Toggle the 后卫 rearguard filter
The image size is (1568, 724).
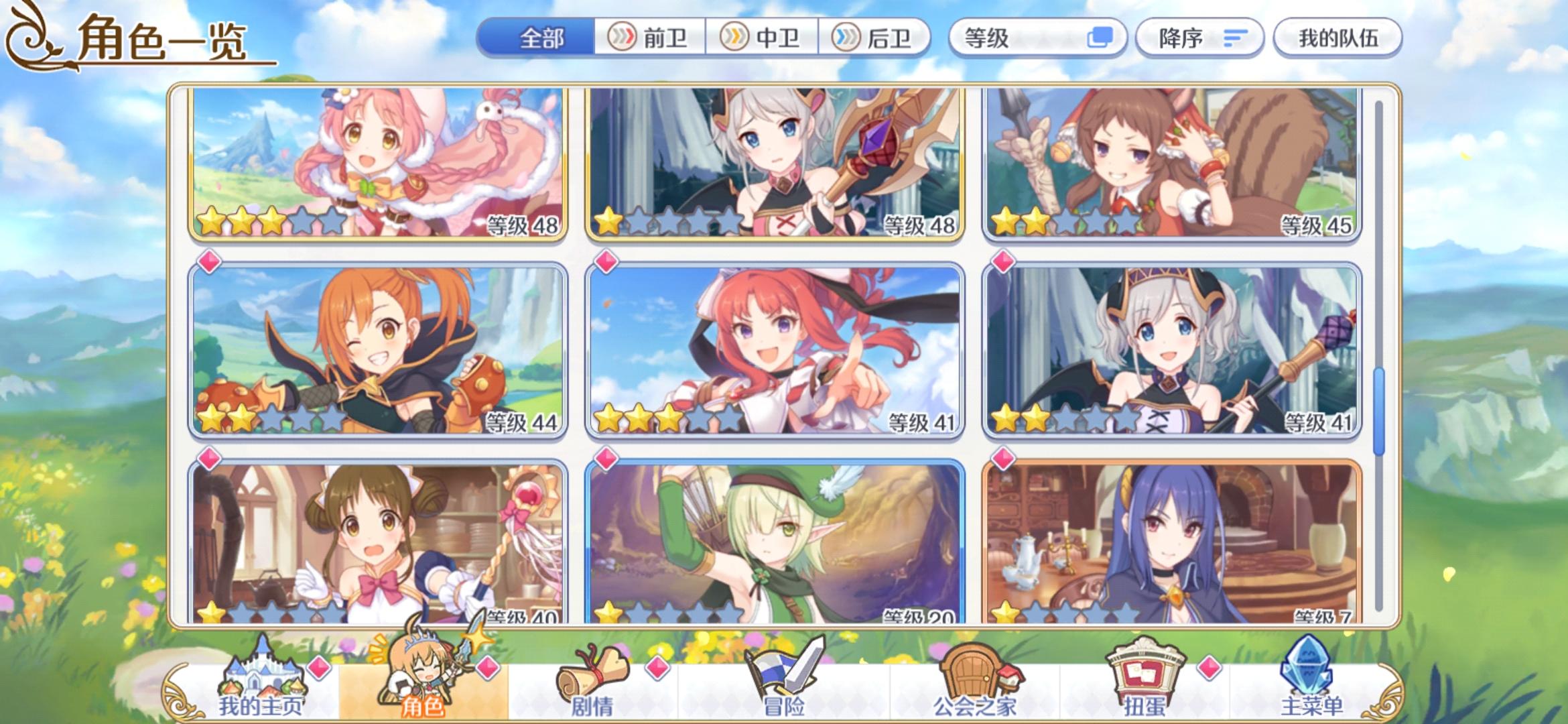tap(874, 38)
